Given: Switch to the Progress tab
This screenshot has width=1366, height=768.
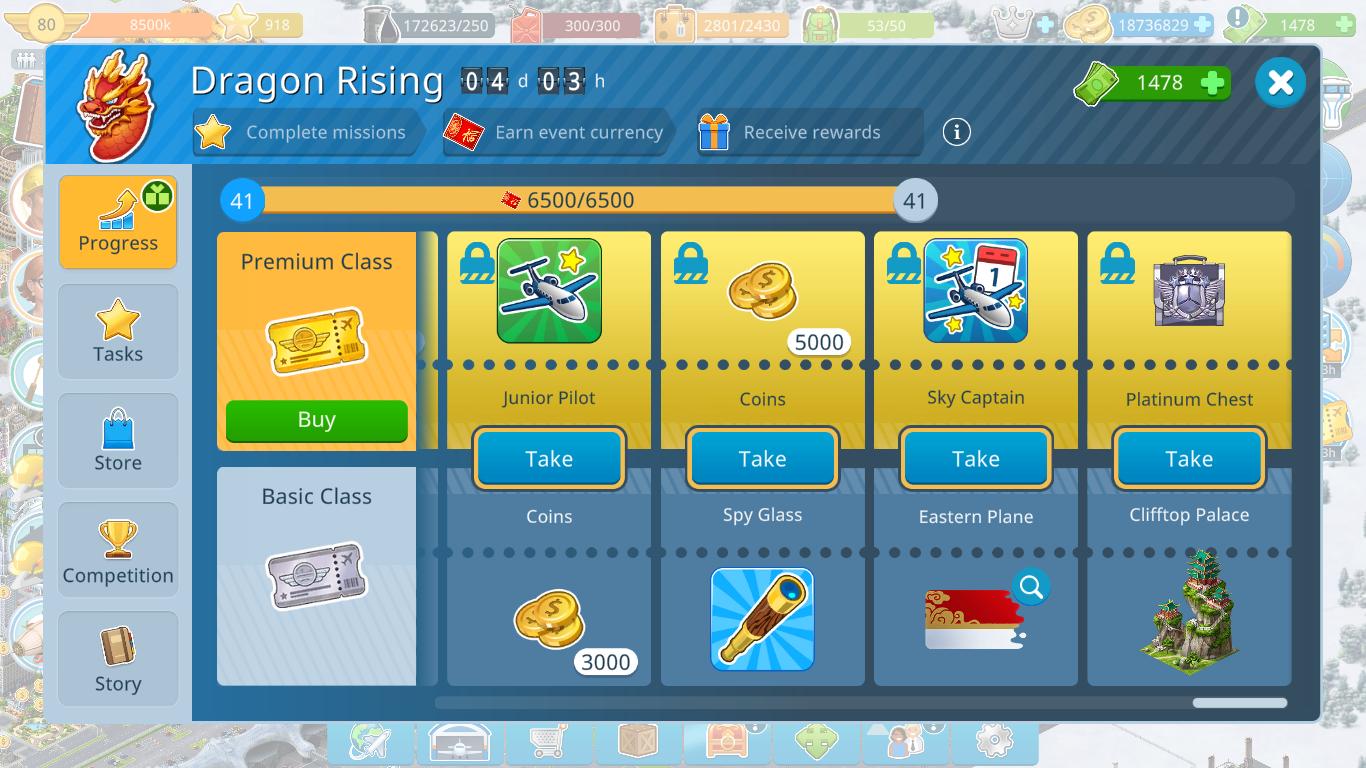Looking at the screenshot, I should pos(118,222).
